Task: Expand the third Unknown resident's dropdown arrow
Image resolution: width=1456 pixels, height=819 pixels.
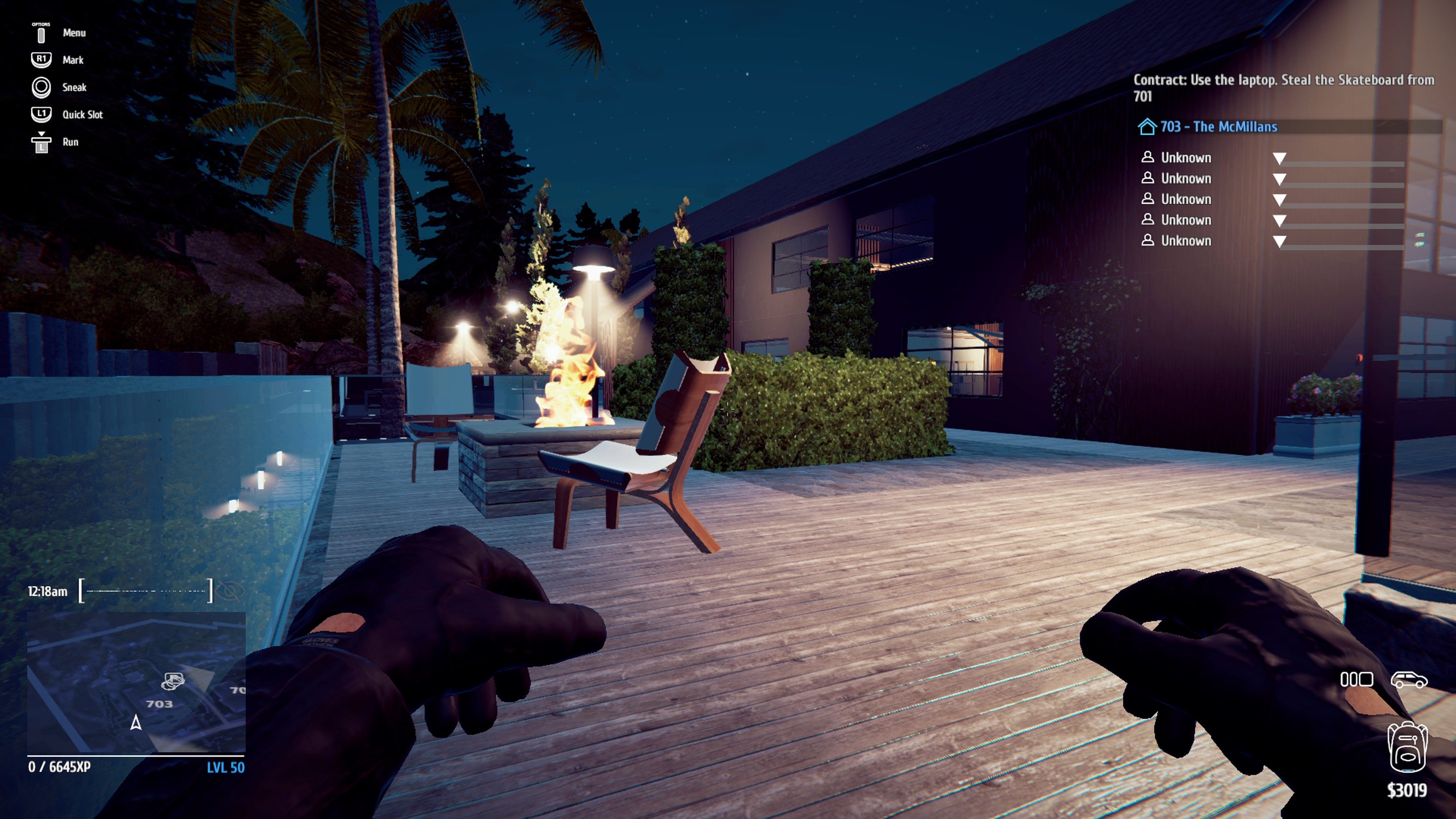Action: click(1280, 199)
